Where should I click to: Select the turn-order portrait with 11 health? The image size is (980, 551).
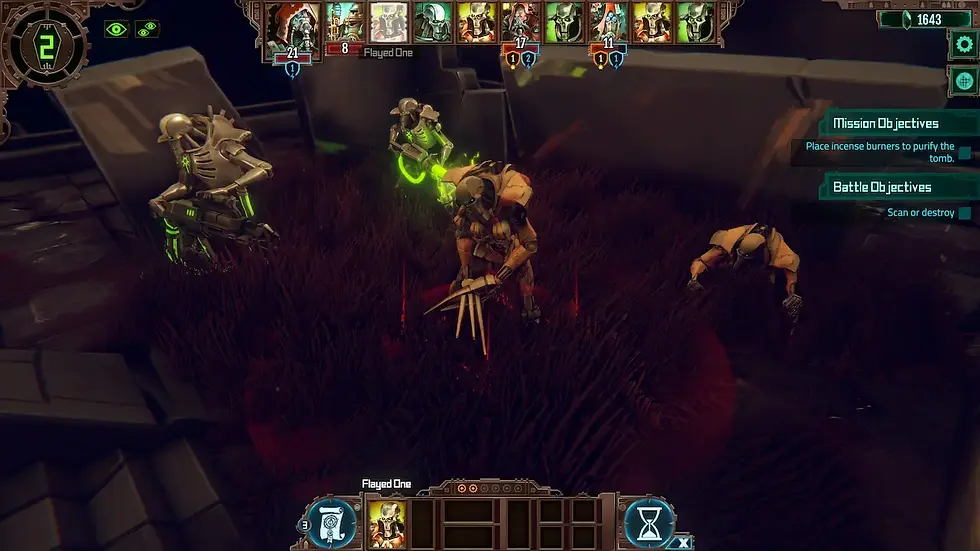coord(608,23)
